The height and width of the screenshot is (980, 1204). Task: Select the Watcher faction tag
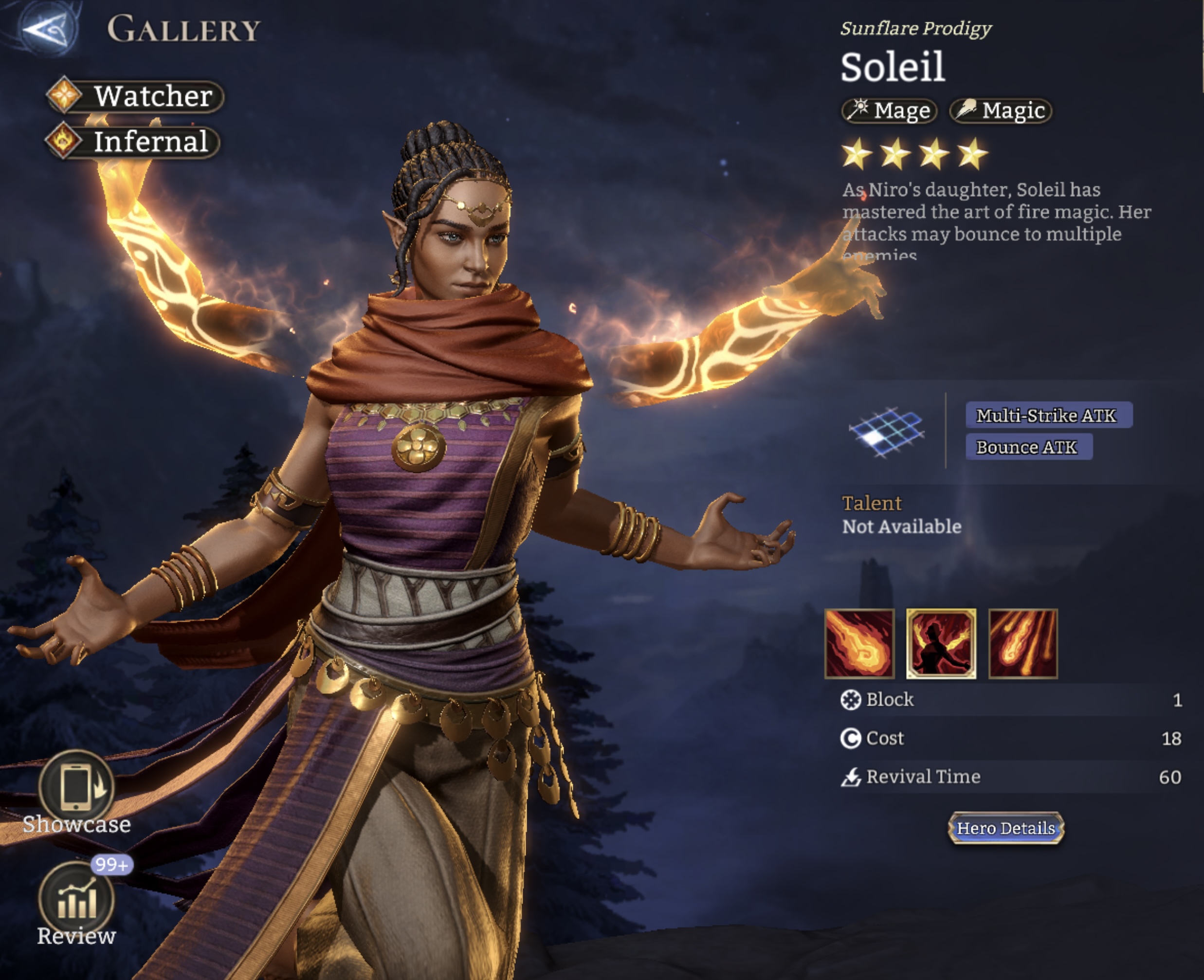135,96
